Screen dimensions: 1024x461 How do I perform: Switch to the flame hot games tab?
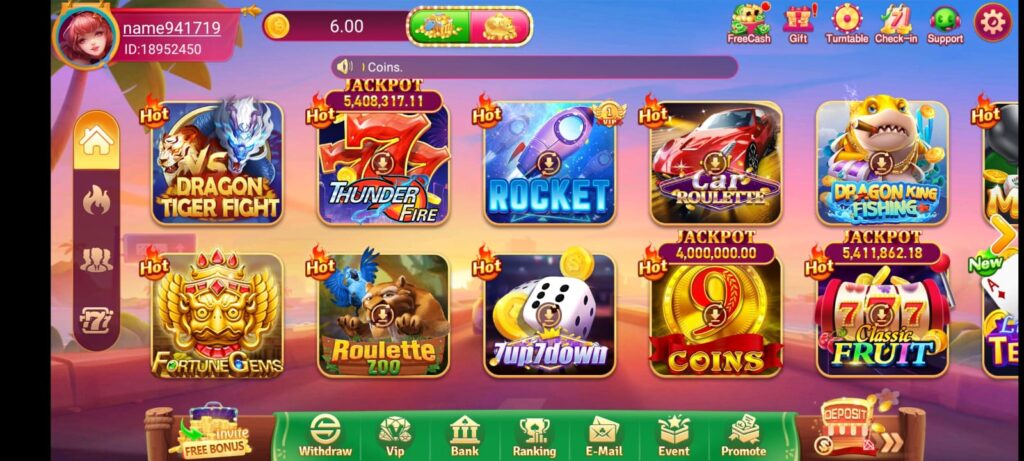pyautogui.click(x=96, y=200)
